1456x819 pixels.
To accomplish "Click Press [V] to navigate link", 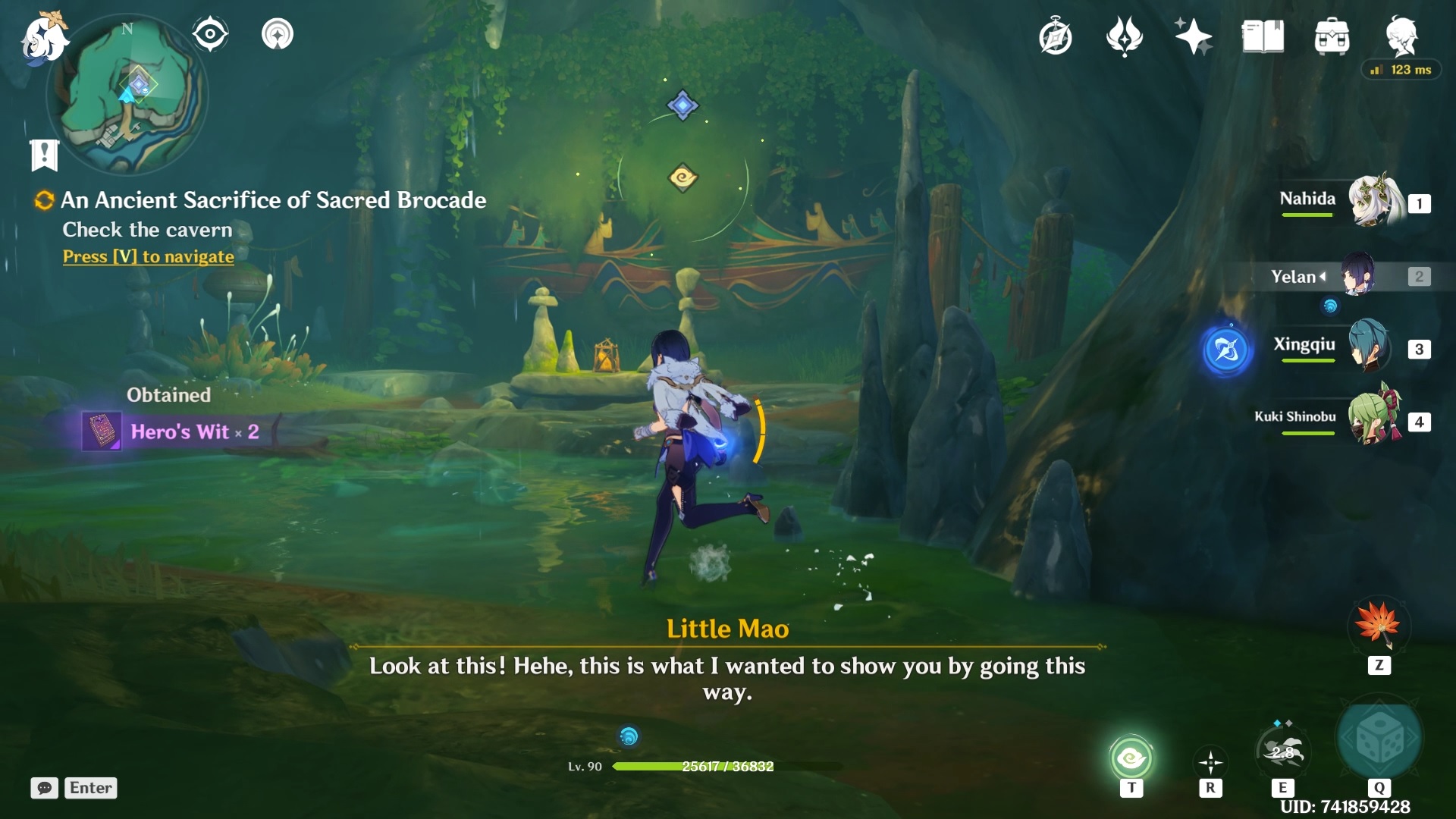I will pos(147,257).
